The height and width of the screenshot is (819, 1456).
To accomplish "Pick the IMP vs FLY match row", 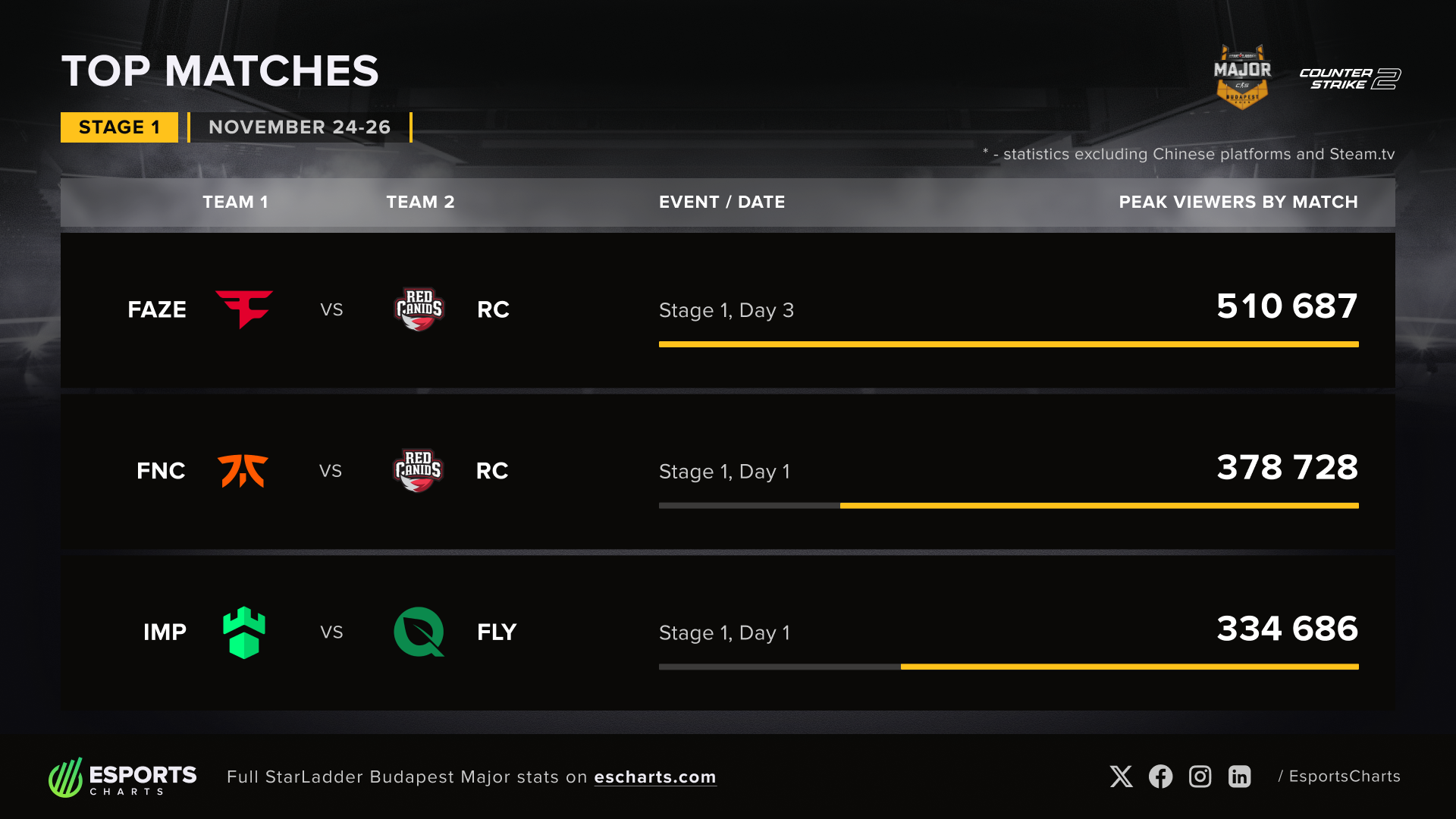I will coord(727,632).
